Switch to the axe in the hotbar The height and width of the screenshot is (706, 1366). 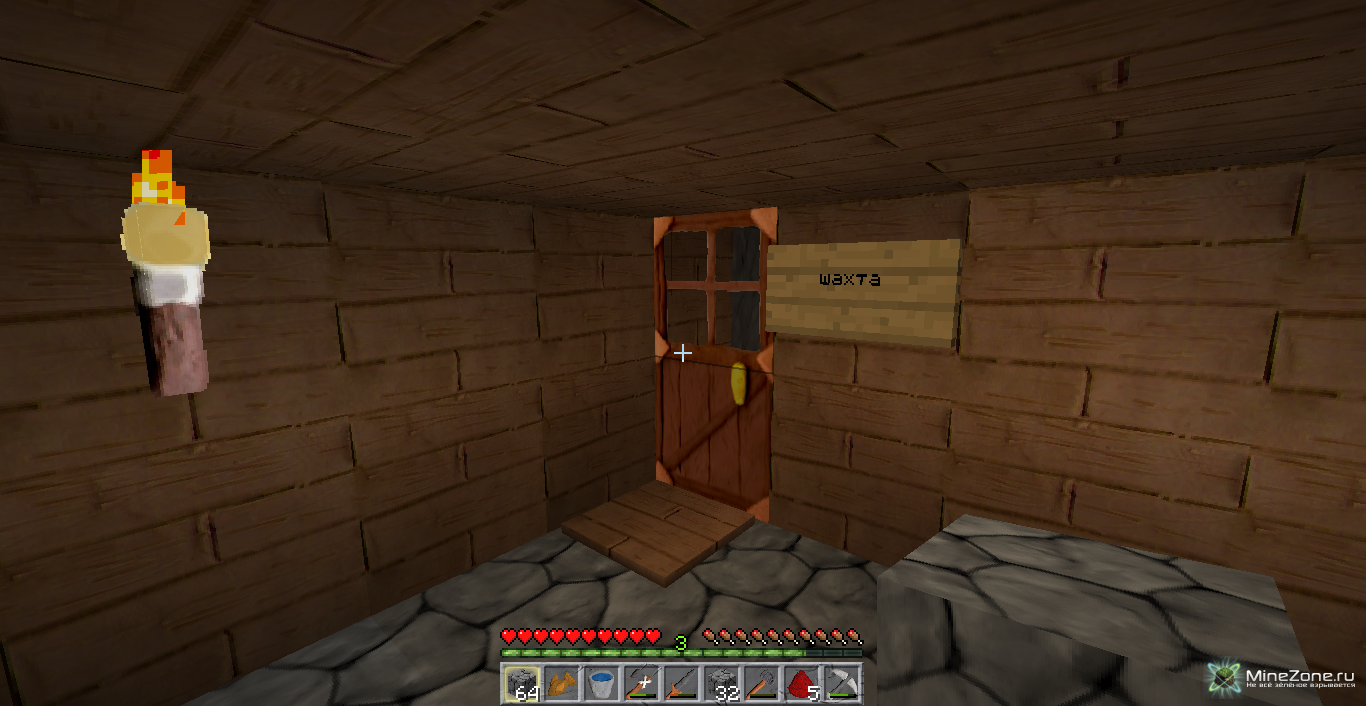point(641,684)
